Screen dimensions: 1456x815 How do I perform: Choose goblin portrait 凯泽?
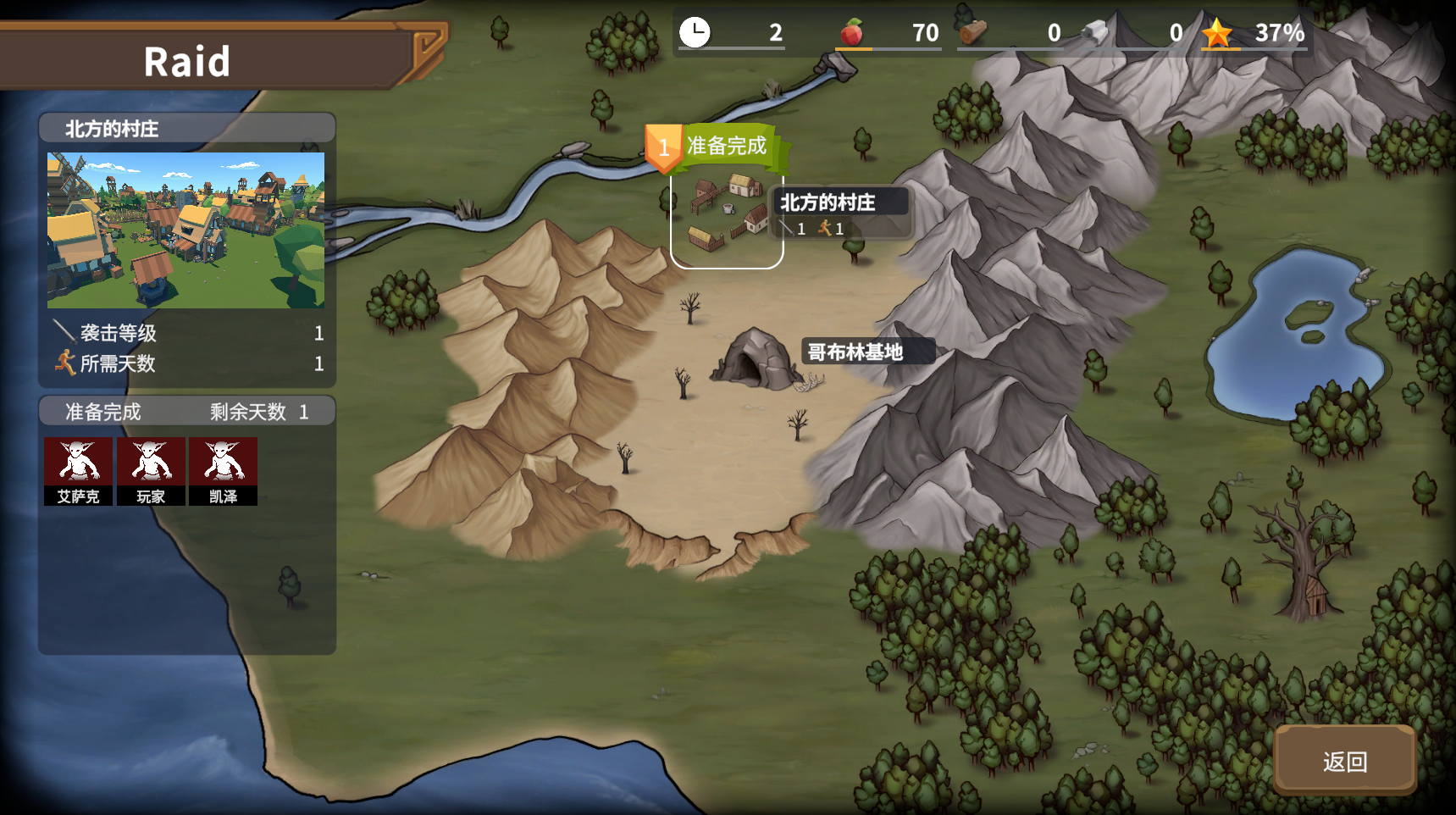point(223,471)
